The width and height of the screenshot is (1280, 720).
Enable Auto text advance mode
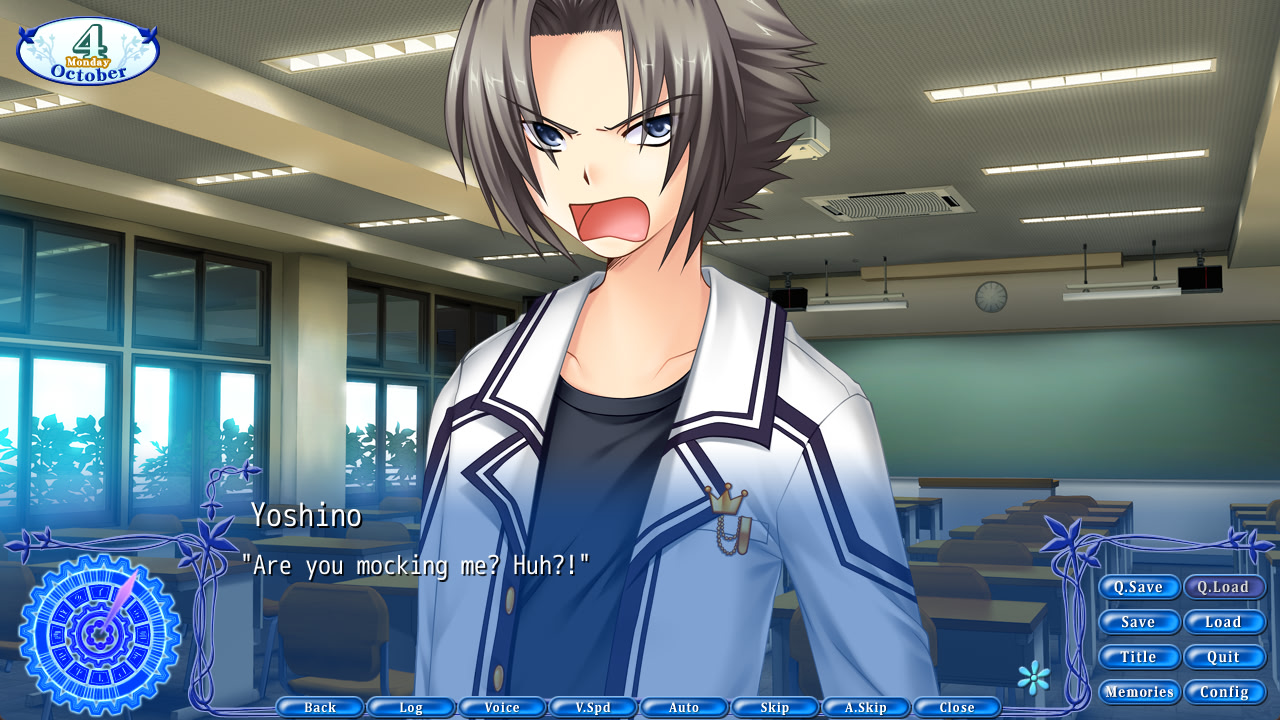point(684,706)
